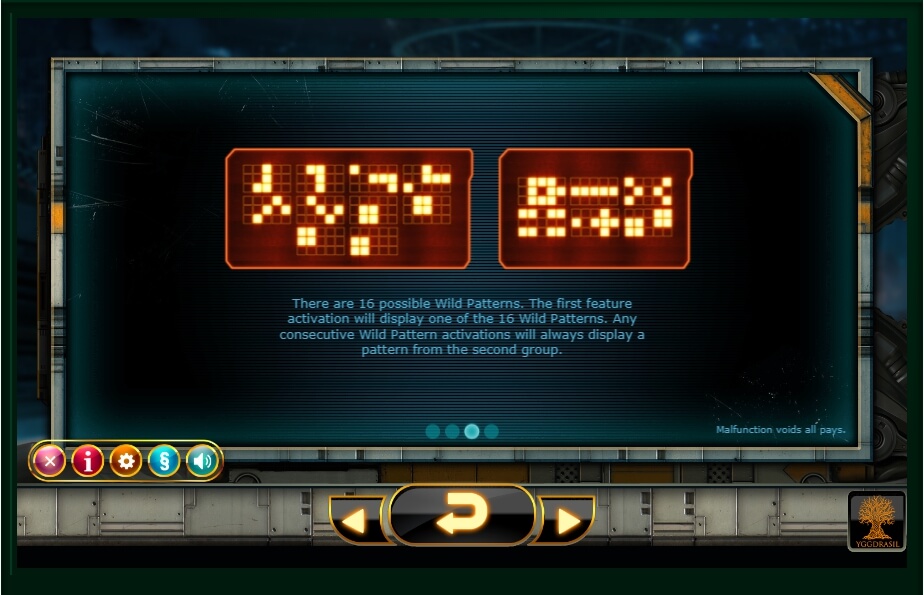The height and width of the screenshot is (595, 924).
Task: Toggle sound with the speaker button
Action: click(x=202, y=461)
